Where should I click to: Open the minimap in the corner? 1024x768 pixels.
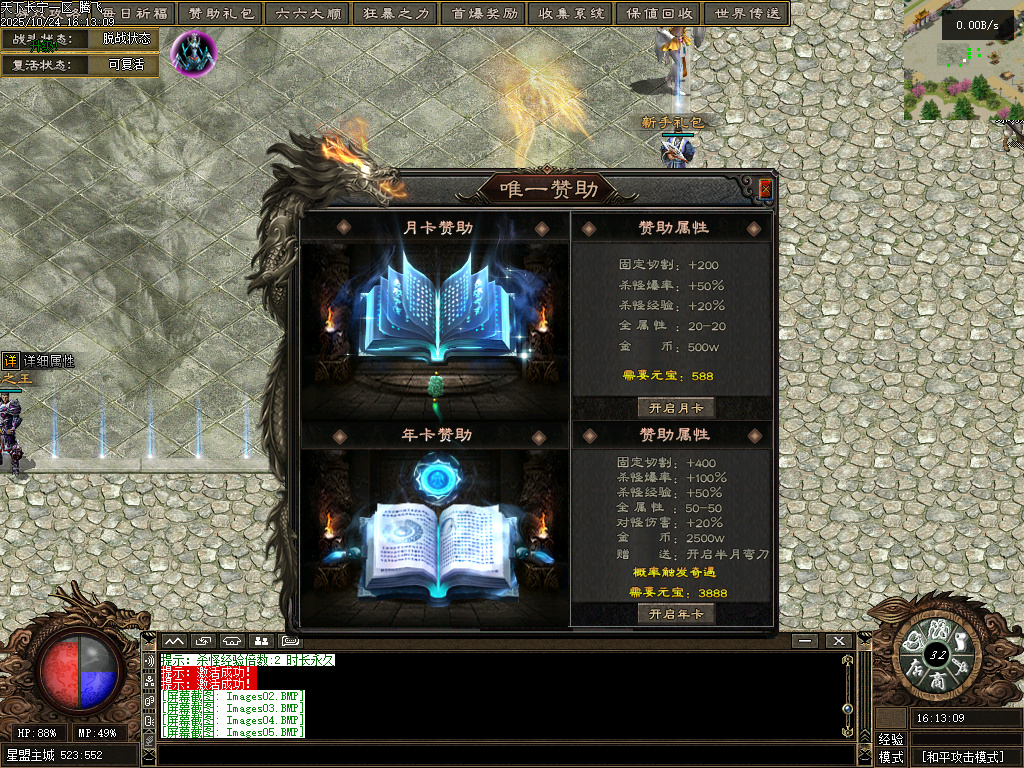click(x=963, y=60)
